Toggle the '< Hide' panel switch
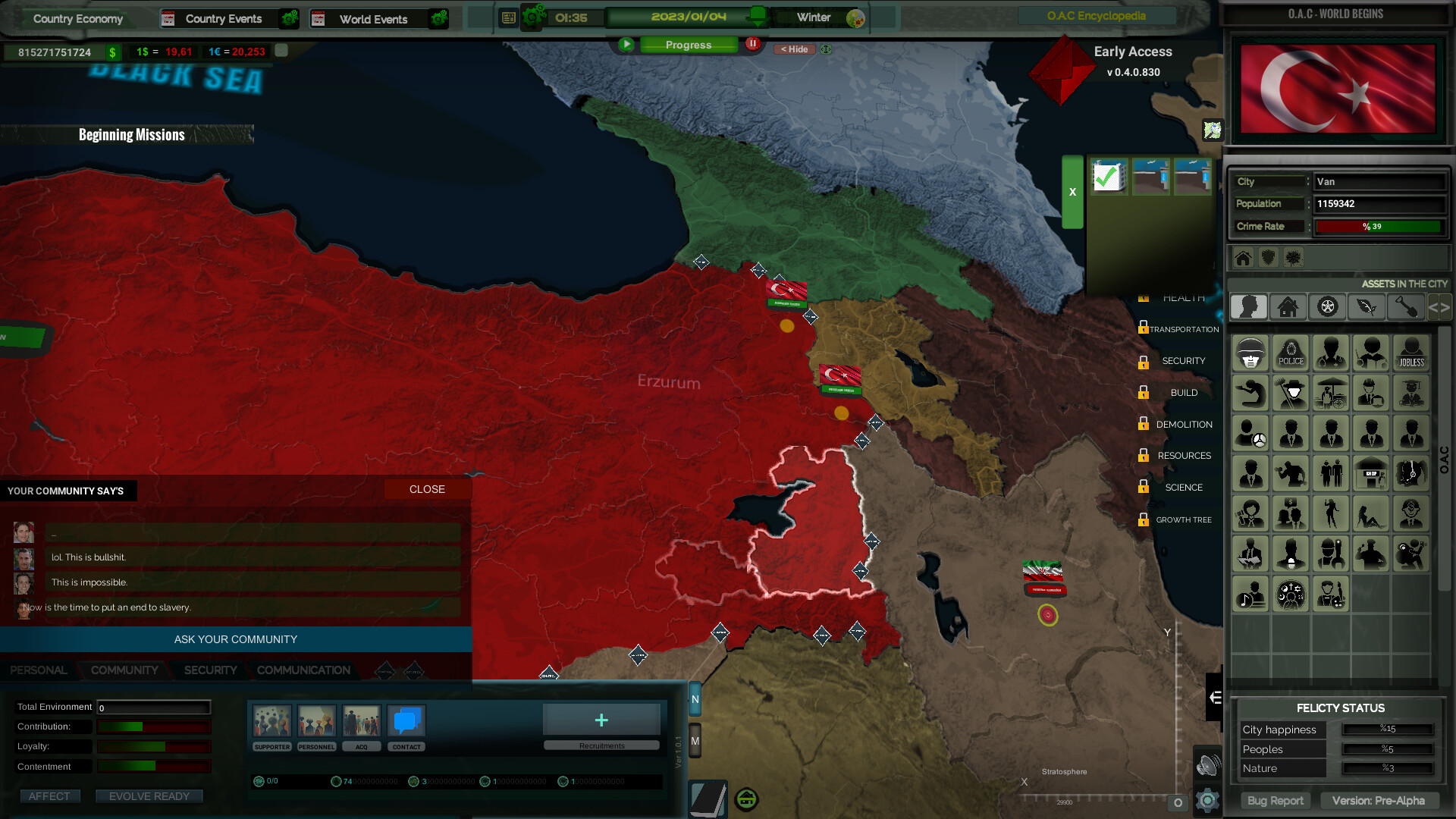 [x=793, y=49]
